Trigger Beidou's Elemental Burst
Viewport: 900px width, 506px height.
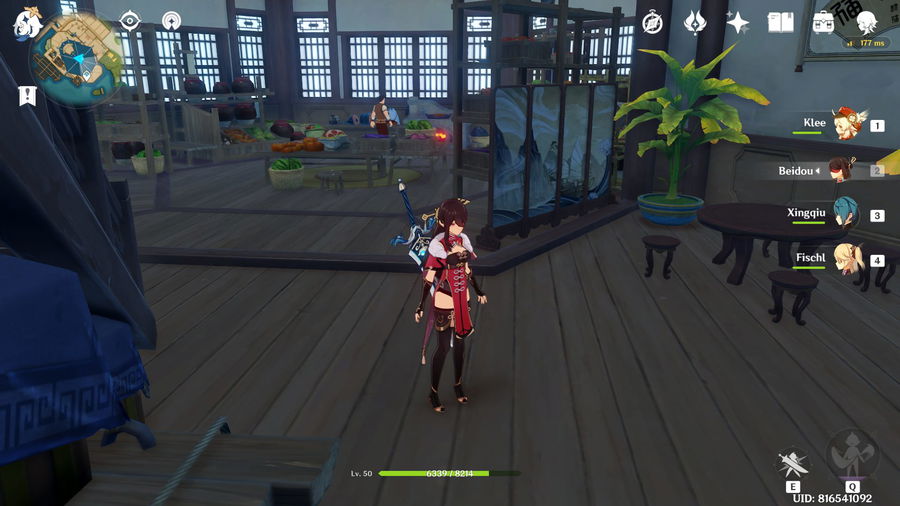852,457
